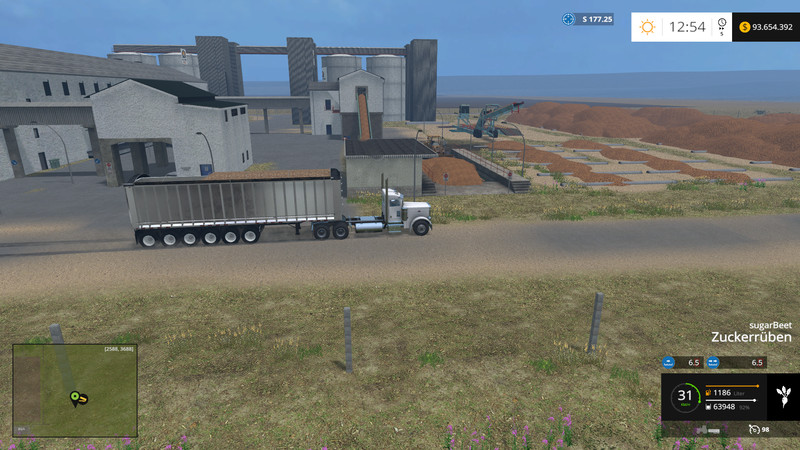Open the minimap in the corner
This screenshot has height=450, width=800.
(75, 390)
